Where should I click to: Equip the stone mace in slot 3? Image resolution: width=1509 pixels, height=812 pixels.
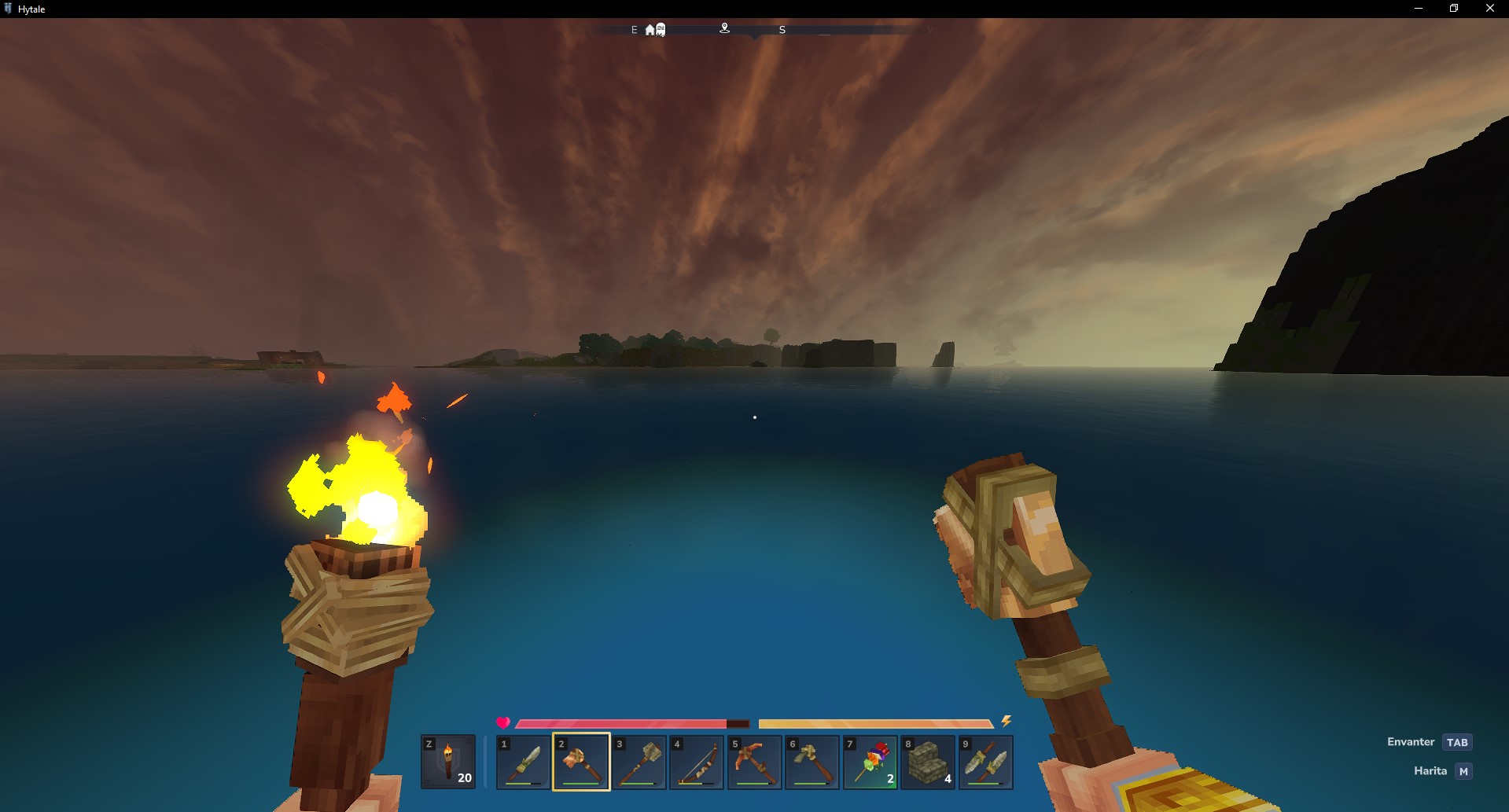pyautogui.click(x=639, y=762)
